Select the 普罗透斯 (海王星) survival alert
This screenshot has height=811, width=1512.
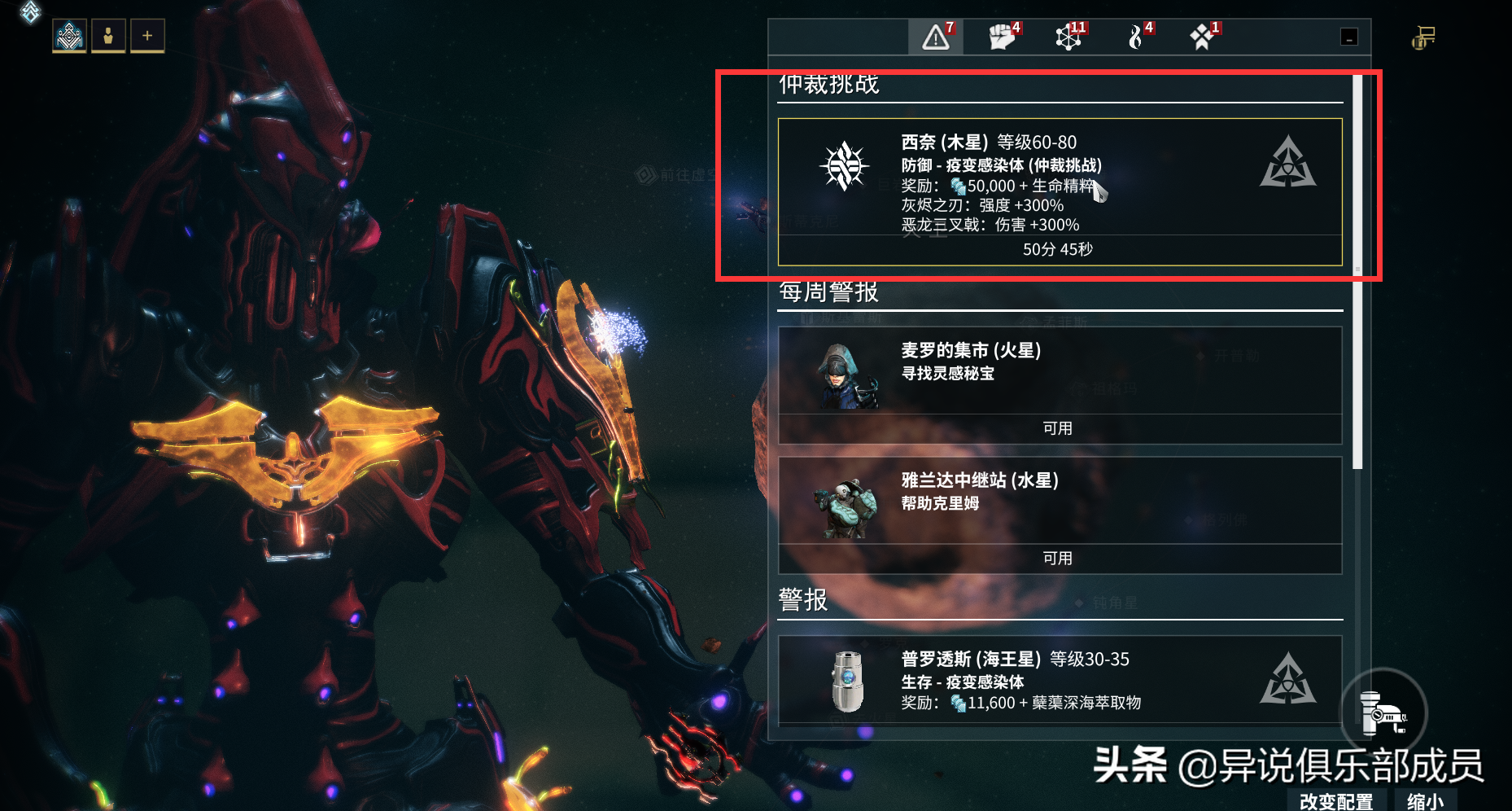coord(1060,680)
